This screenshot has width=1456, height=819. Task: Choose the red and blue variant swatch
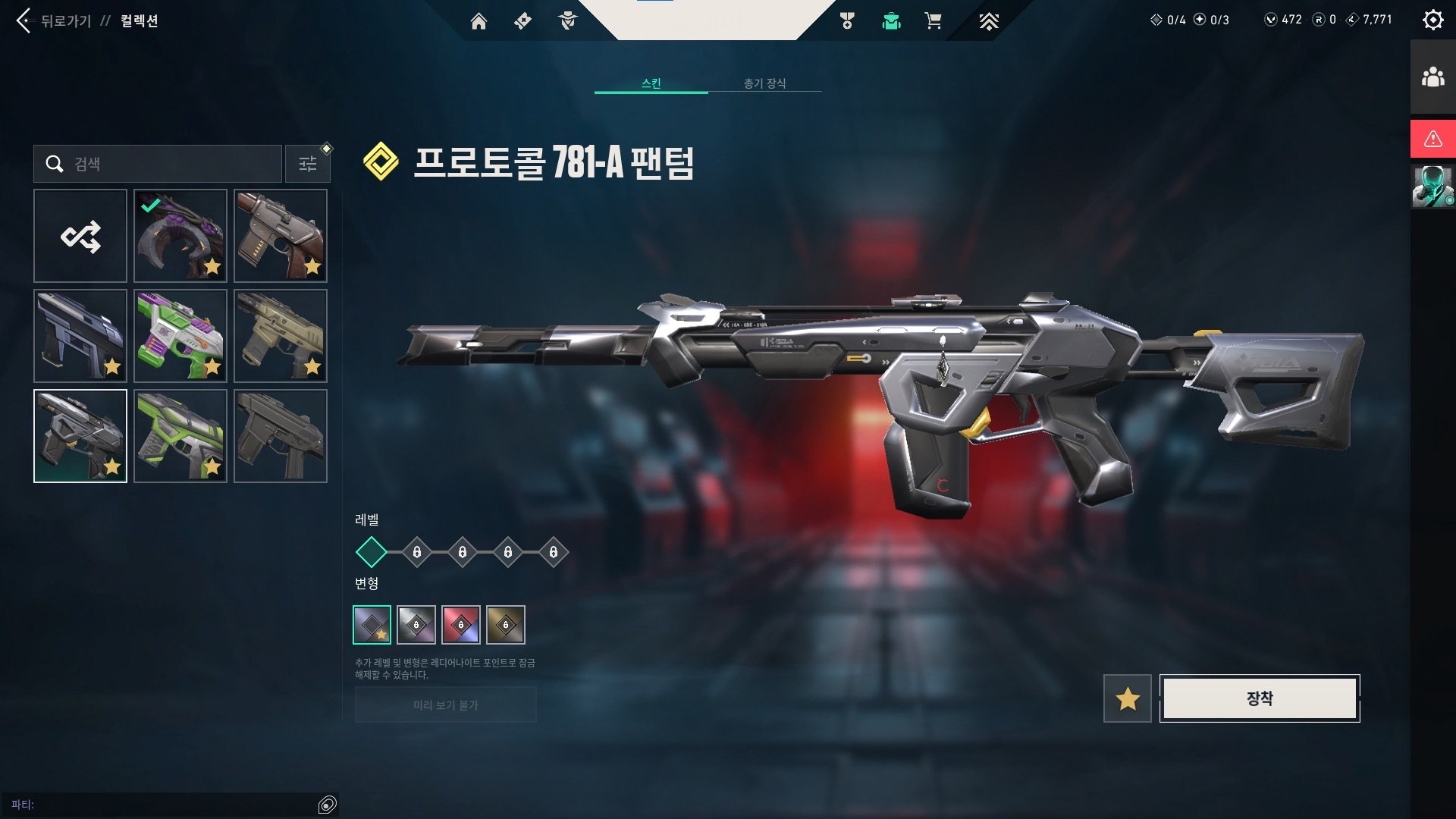[x=461, y=625]
